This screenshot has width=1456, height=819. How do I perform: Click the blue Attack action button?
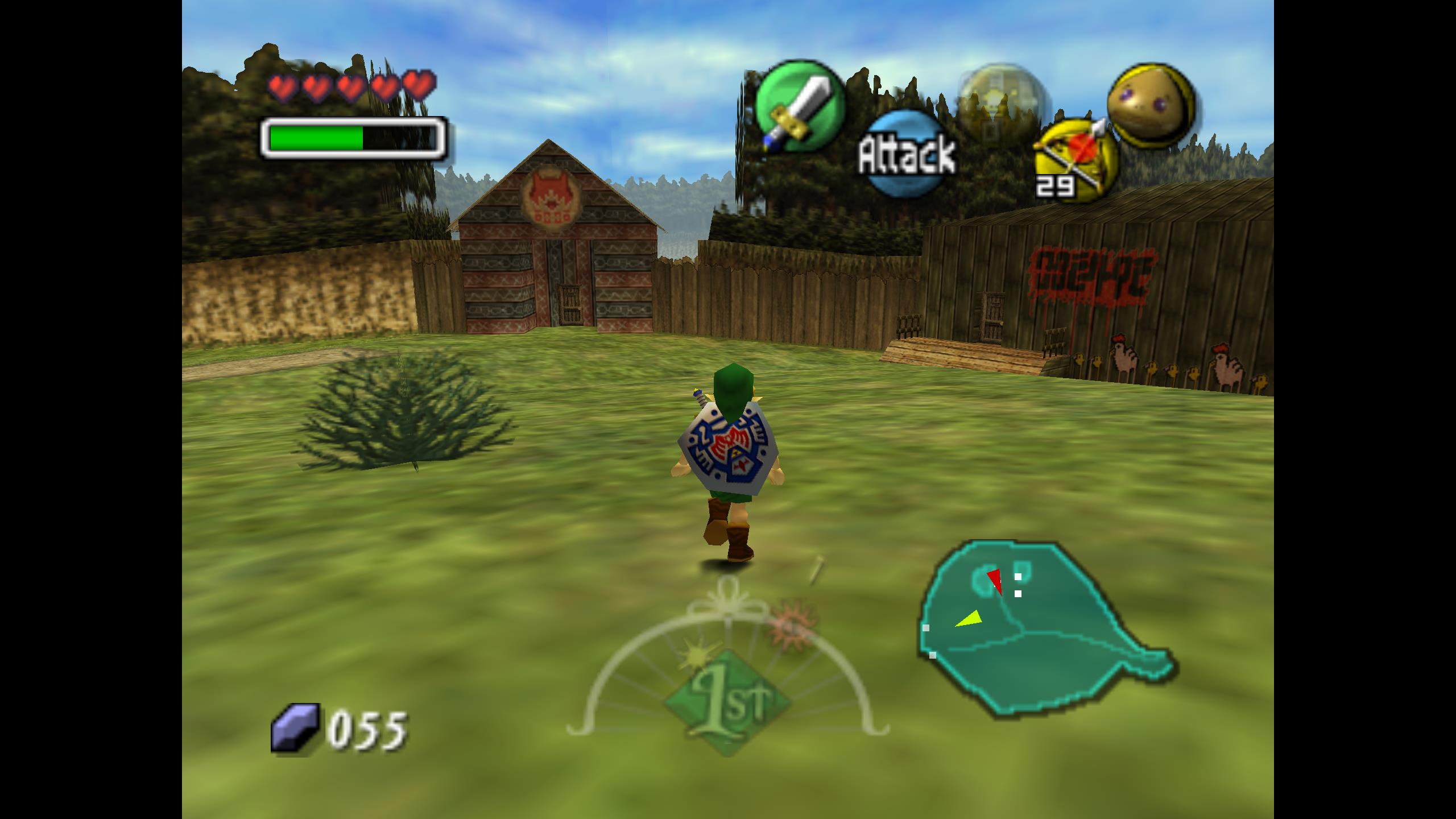tap(907, 154)
